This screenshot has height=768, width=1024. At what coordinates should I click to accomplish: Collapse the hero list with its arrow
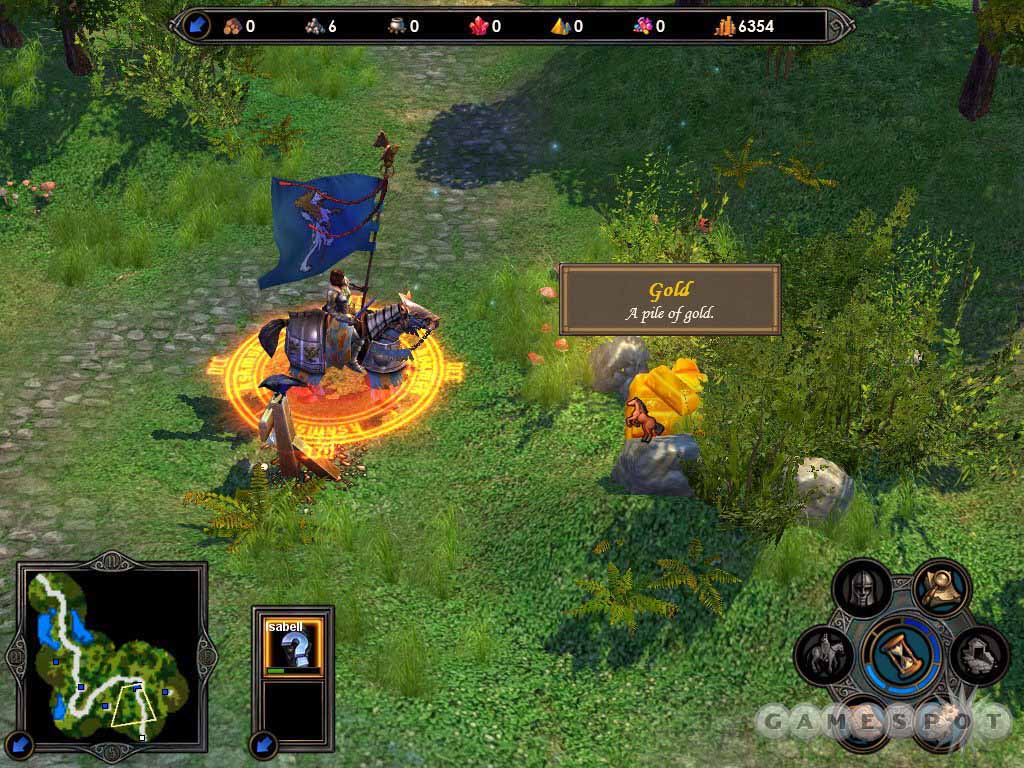(x=264, y=743)
